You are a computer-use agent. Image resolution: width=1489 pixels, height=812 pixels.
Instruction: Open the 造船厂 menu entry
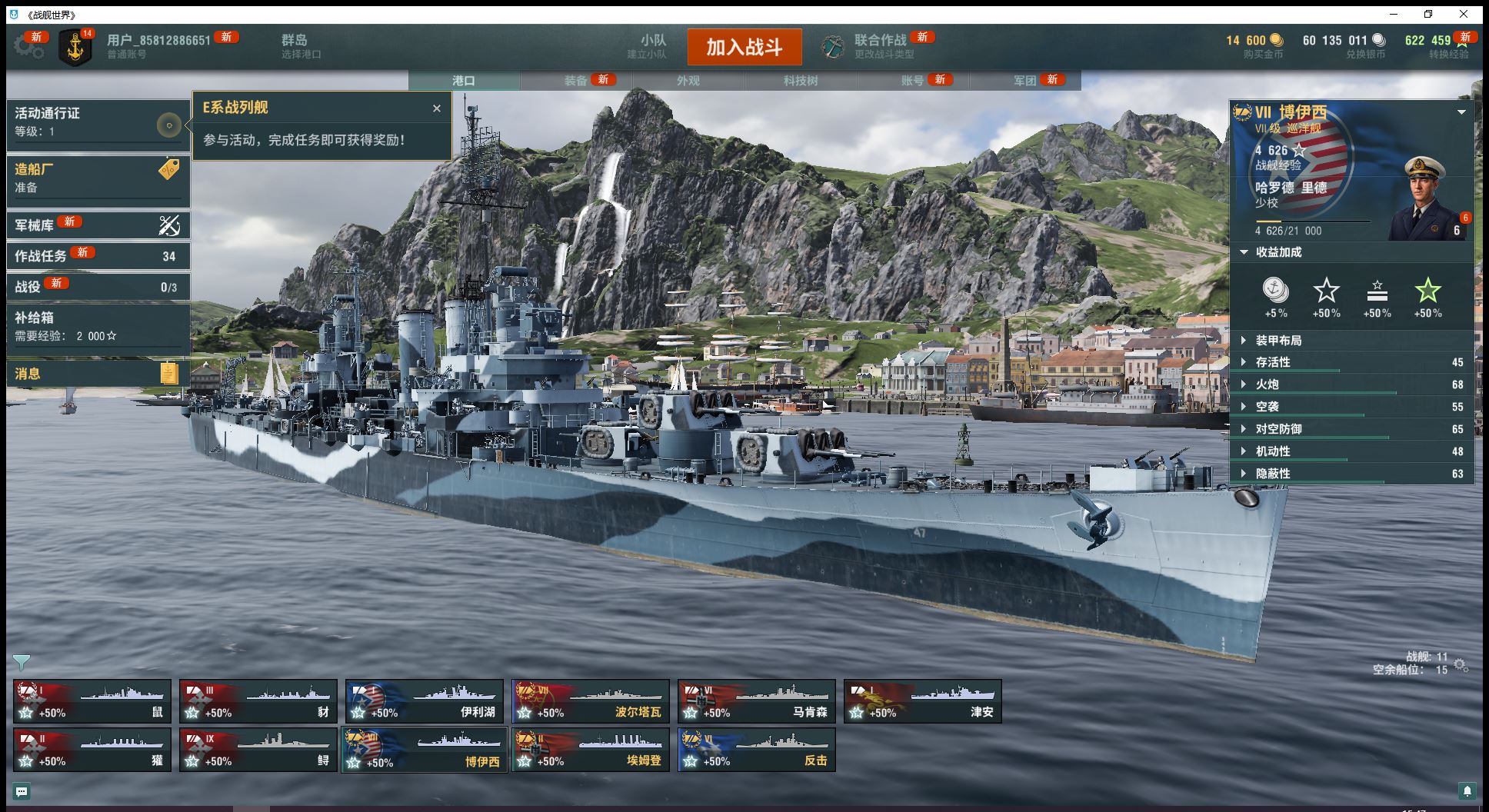[98, 177]
